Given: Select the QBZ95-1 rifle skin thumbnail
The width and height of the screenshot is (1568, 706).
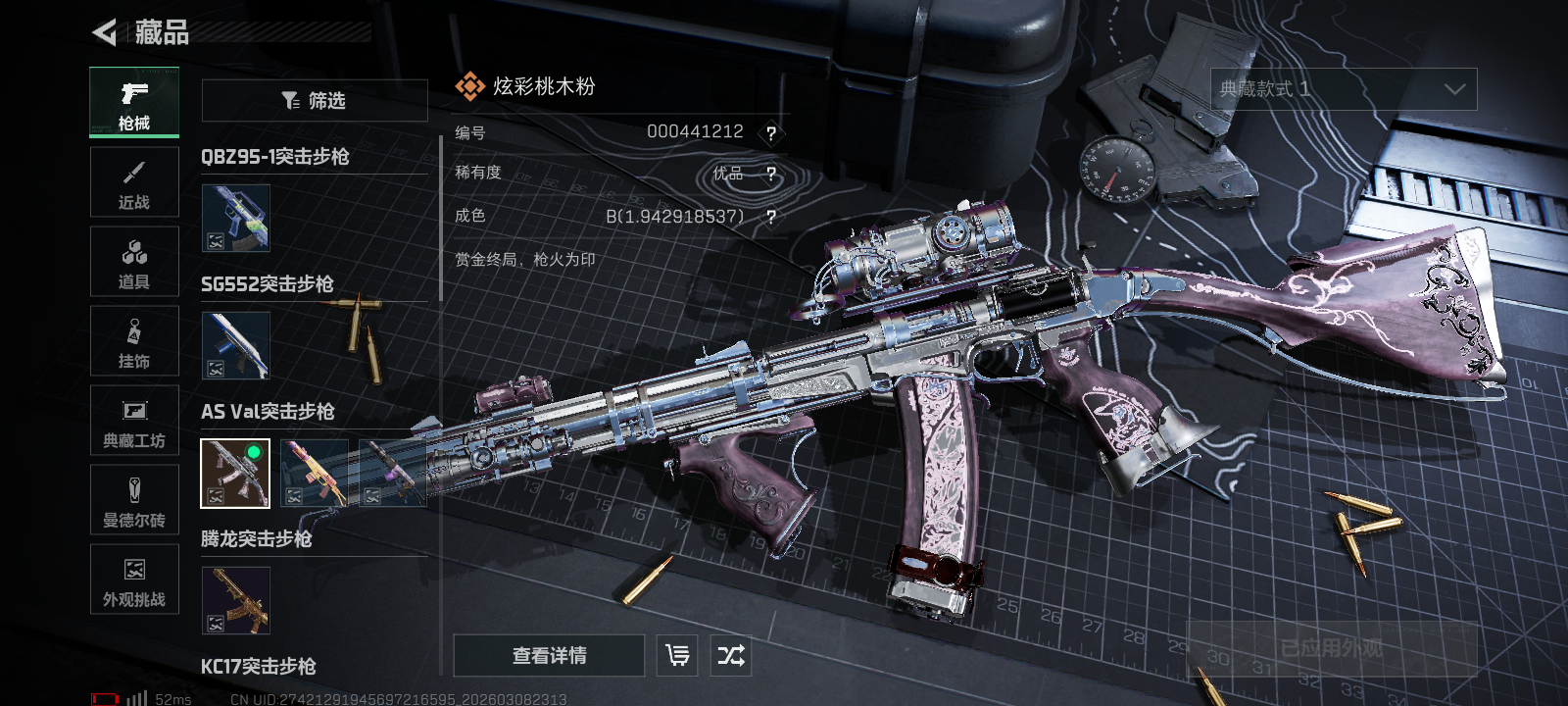Looking at the screenshot, I should tap(235, 218).
